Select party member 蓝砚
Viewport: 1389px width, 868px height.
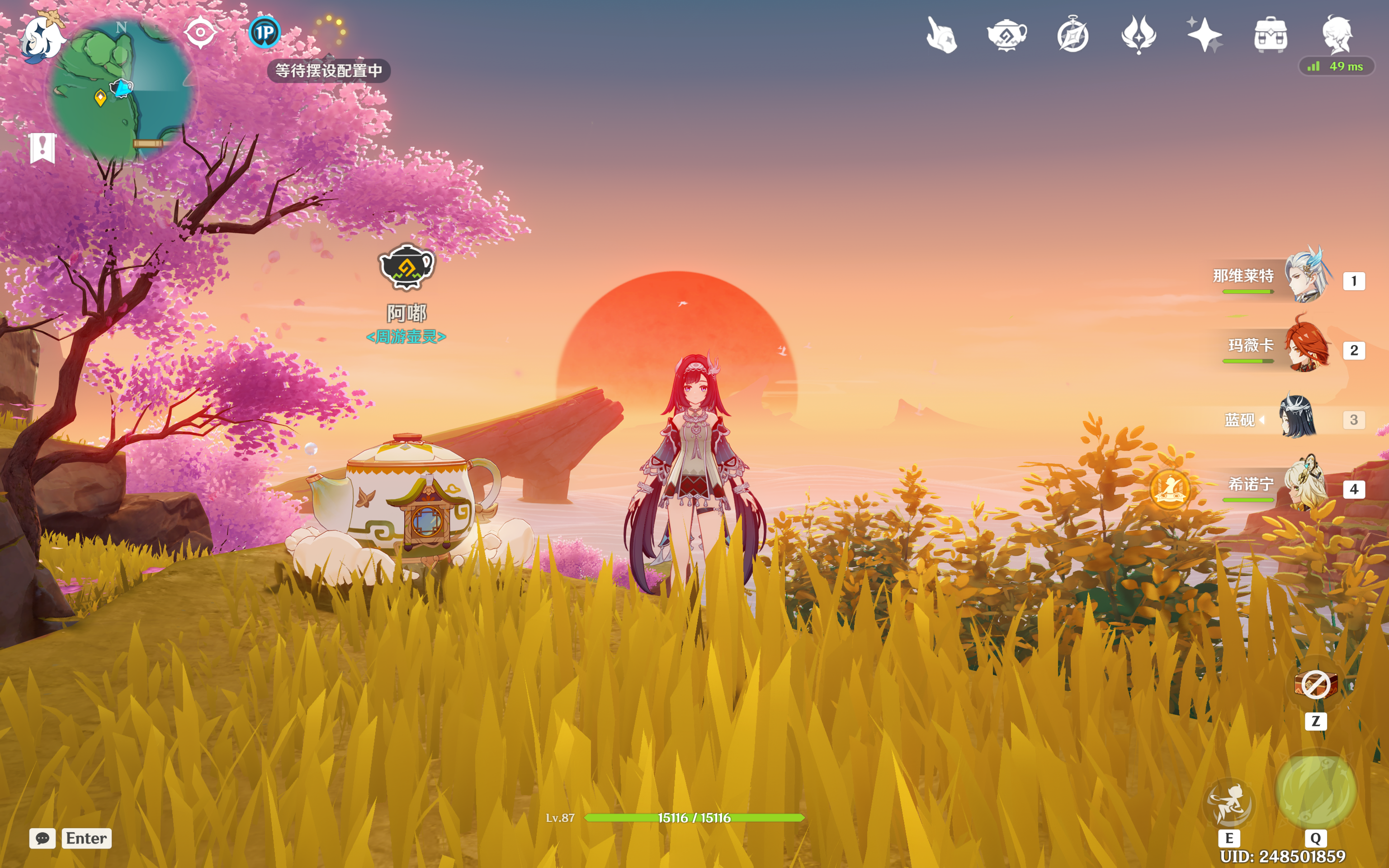[x=1297, y=419]
